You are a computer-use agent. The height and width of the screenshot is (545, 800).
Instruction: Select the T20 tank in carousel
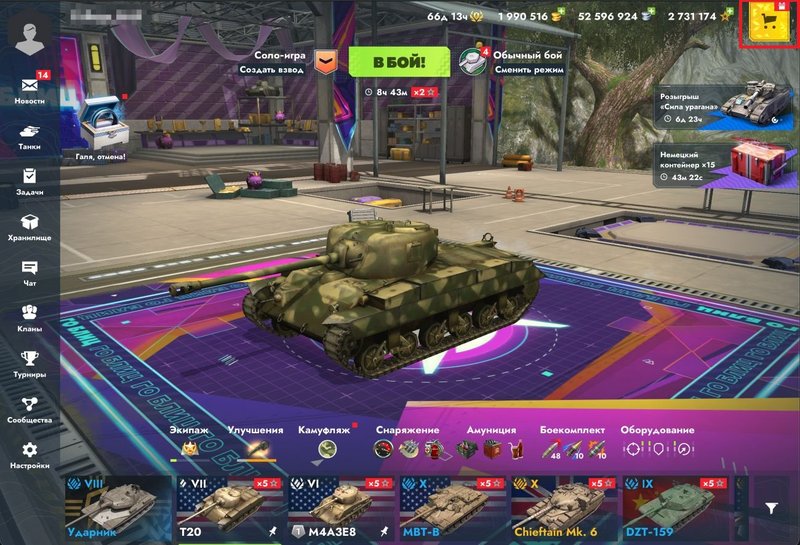229,507
